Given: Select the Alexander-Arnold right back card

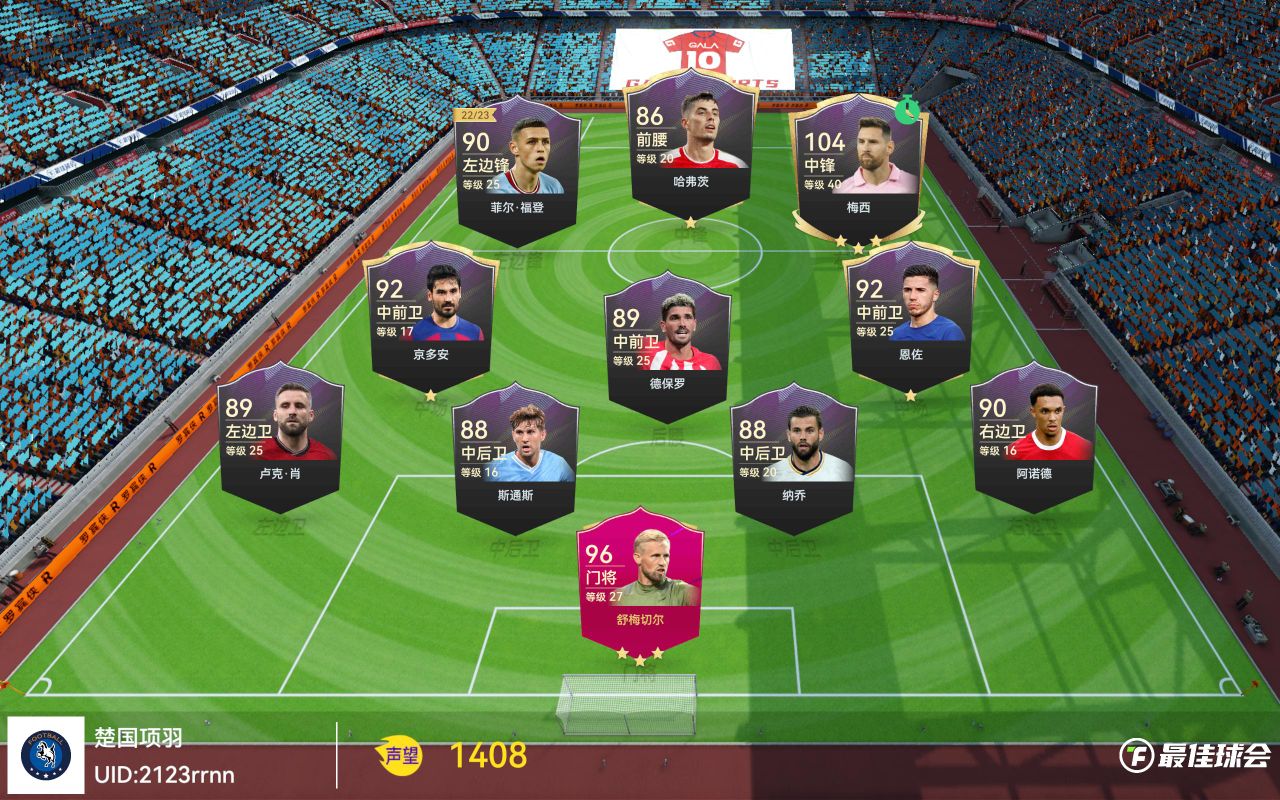Looking at the screenshot, I should [1034, 435].
